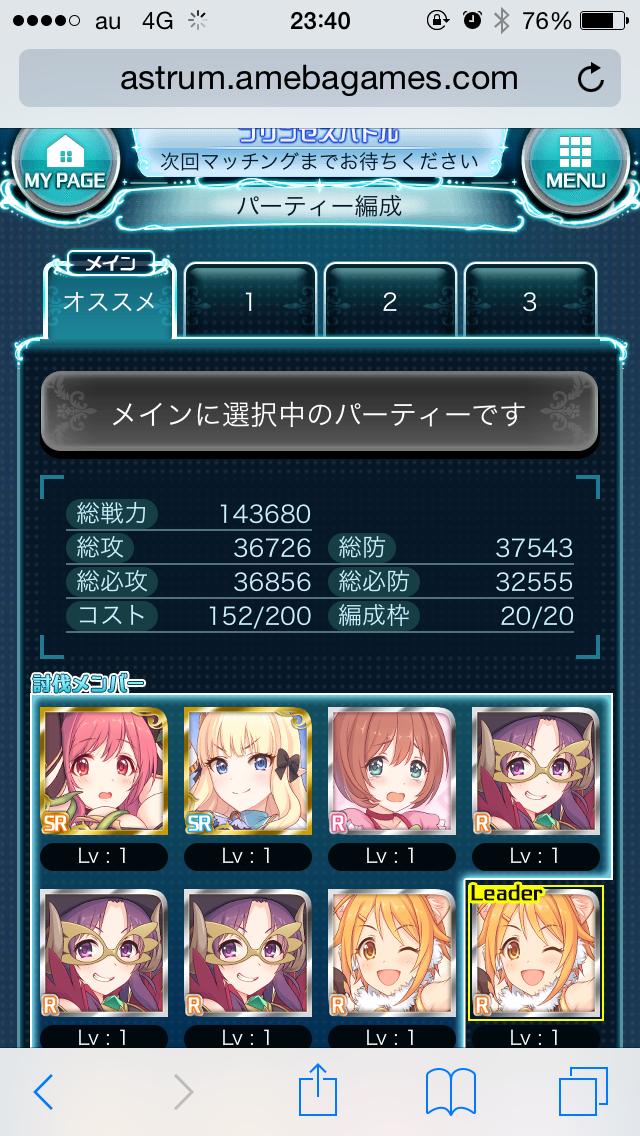The height and width of the screenshot is (1136, 640).
Task: Select the Leader orange-haired character card
Action: (535, 953)
